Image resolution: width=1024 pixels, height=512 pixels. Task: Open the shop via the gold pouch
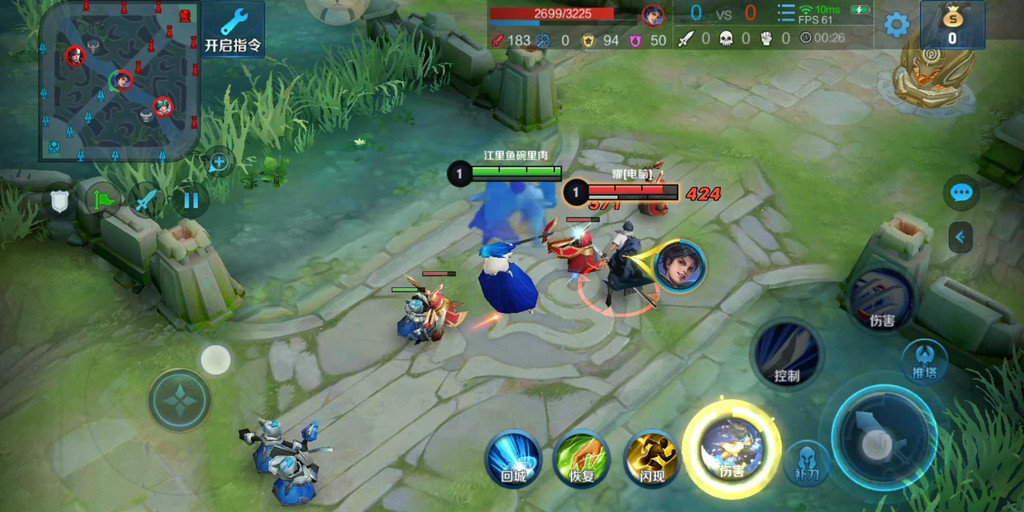coord(951,25)
